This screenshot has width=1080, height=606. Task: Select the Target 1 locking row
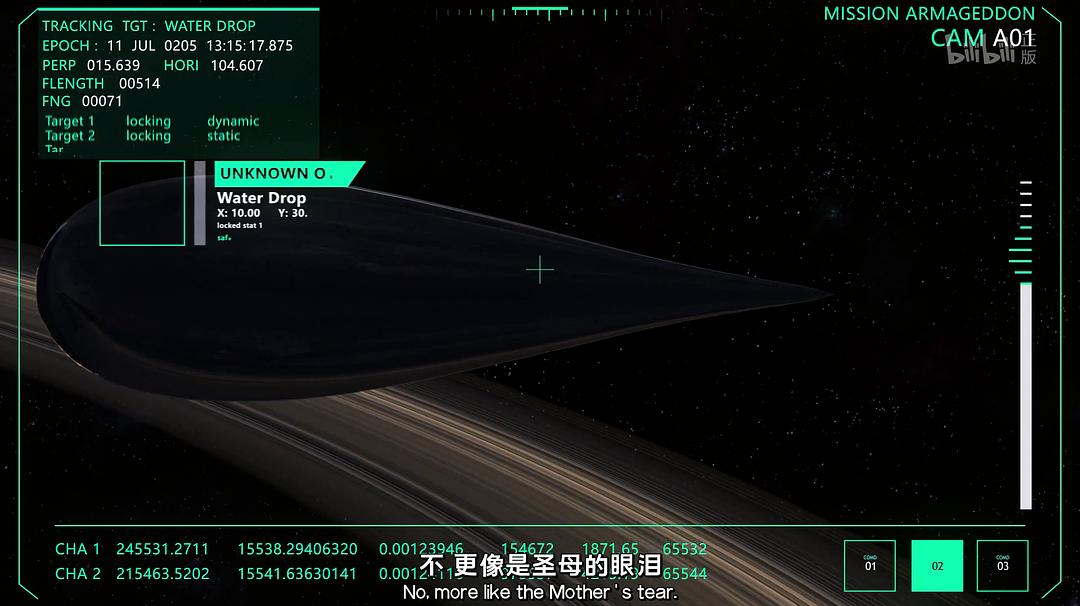(148, 121)
